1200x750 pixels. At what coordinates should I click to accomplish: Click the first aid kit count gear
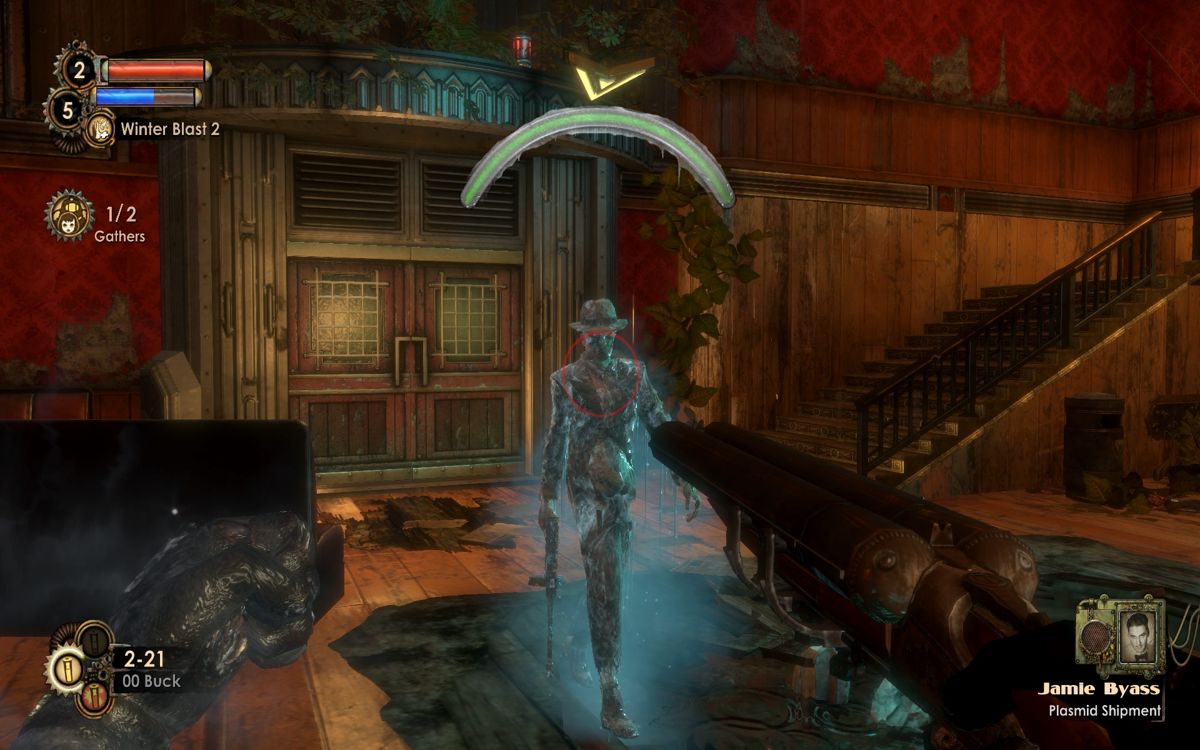point(78,69)
